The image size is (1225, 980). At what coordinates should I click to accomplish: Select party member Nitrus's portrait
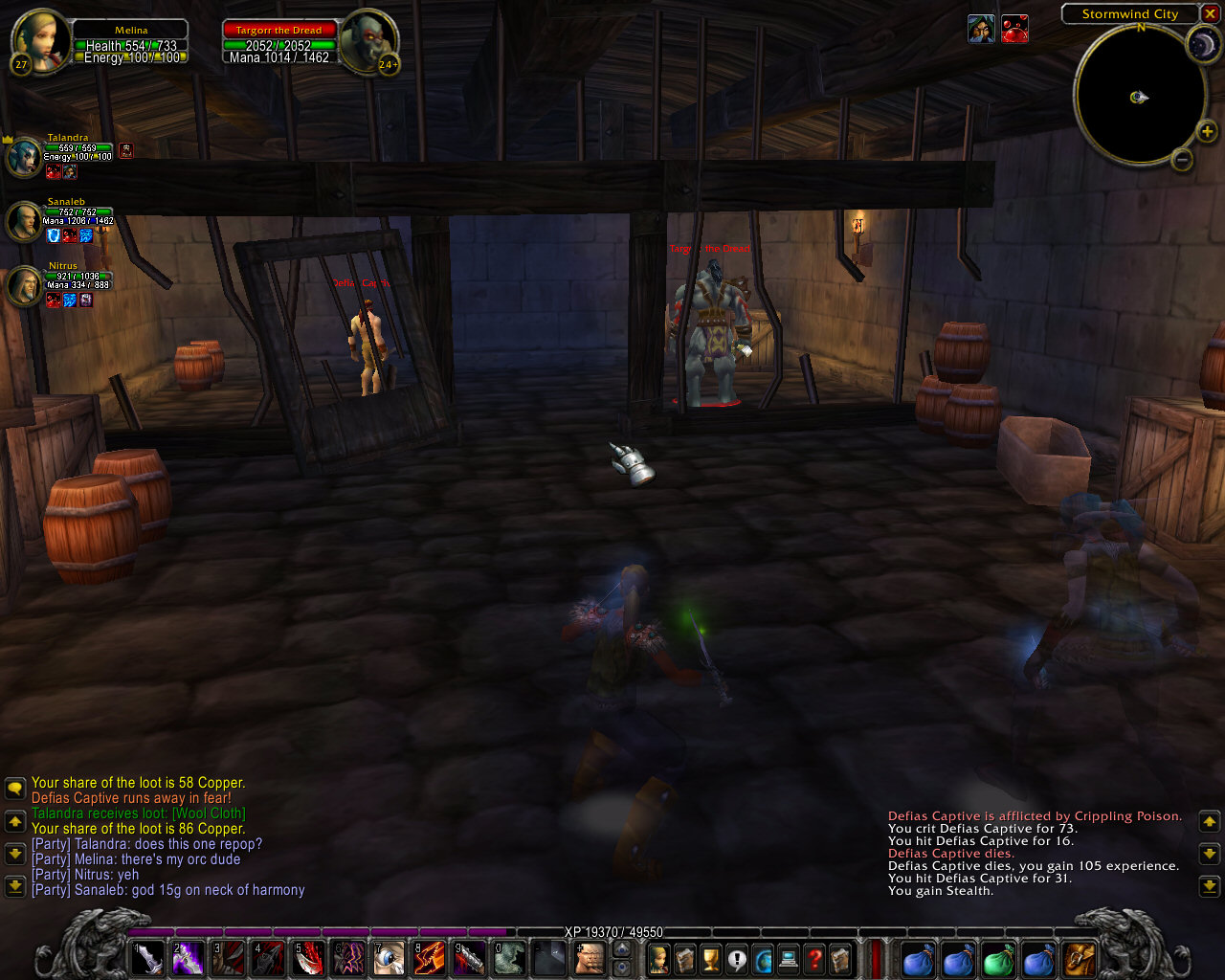(24, 285)
